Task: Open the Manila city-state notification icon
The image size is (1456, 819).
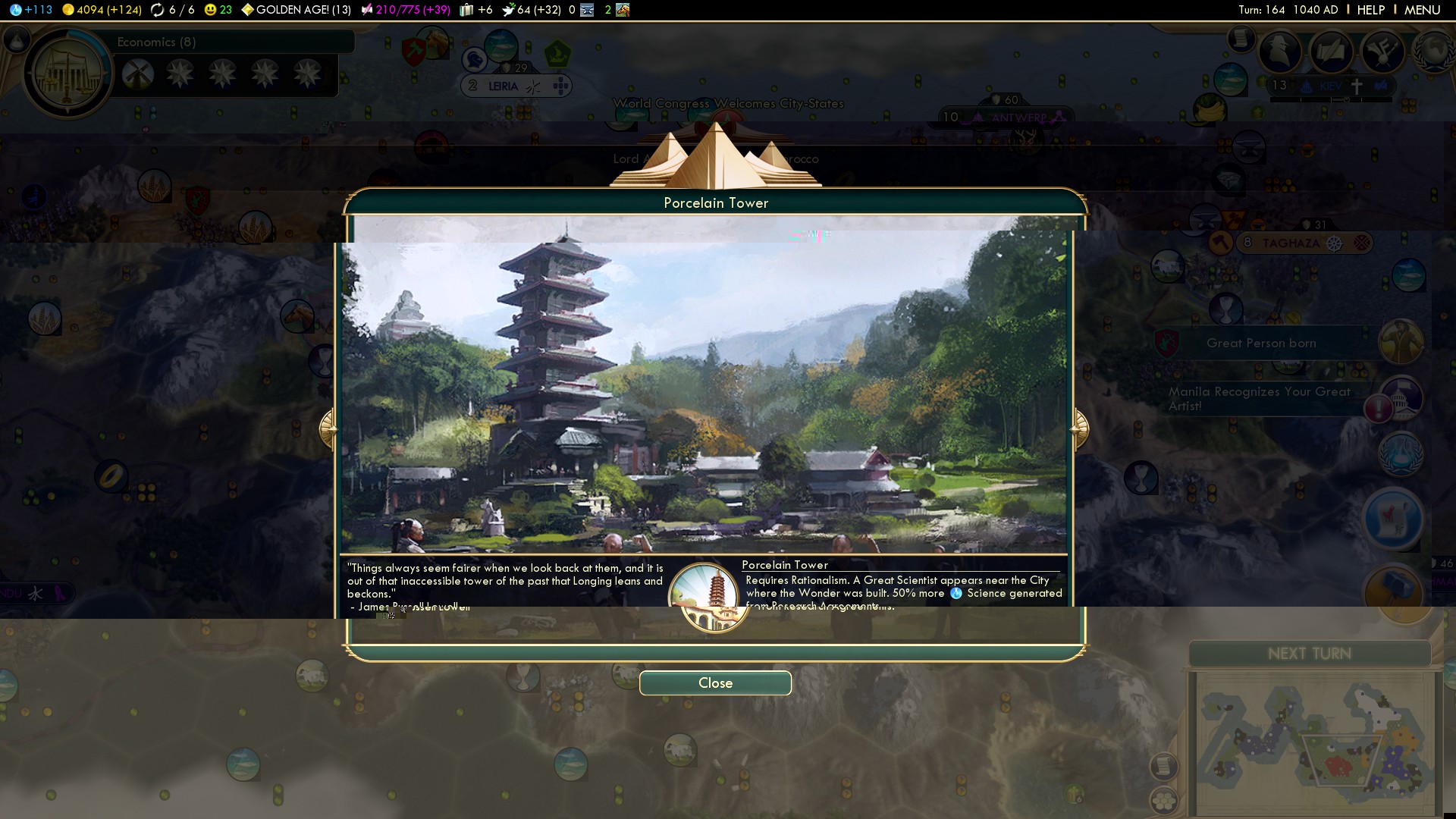Action: tap(1400, 397)
